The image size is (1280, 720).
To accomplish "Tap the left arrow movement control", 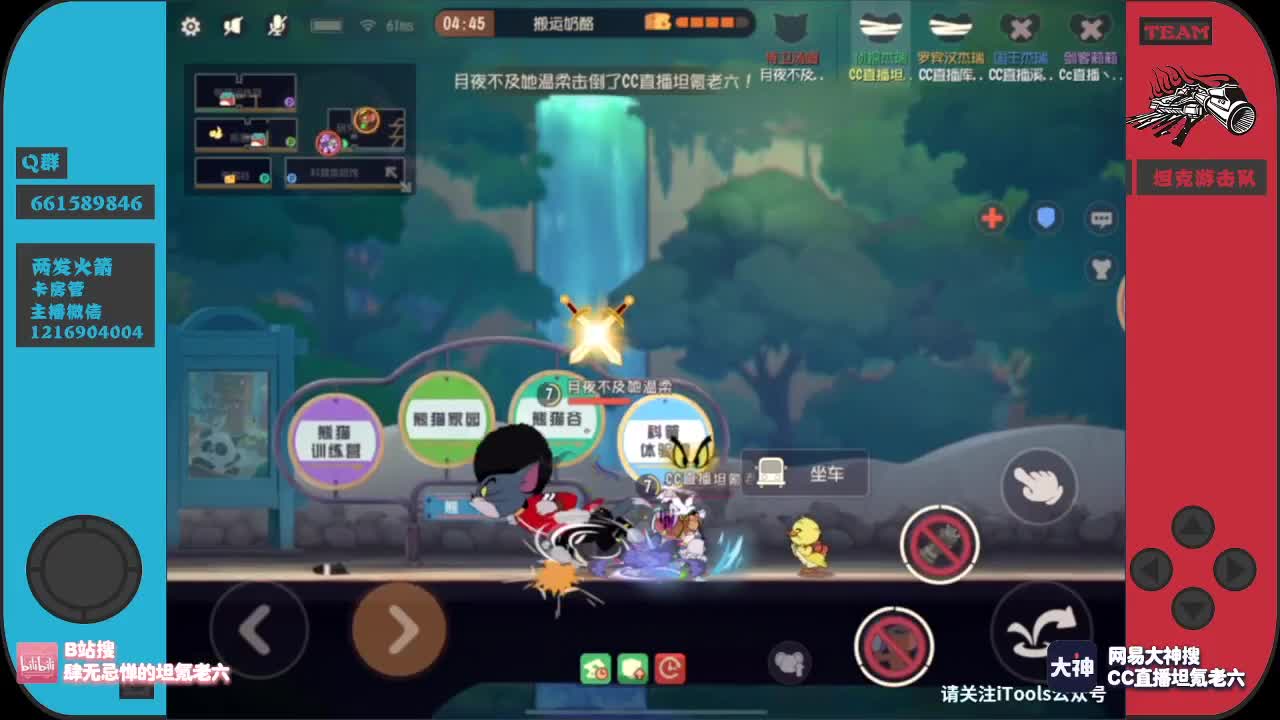I will 258,631.
